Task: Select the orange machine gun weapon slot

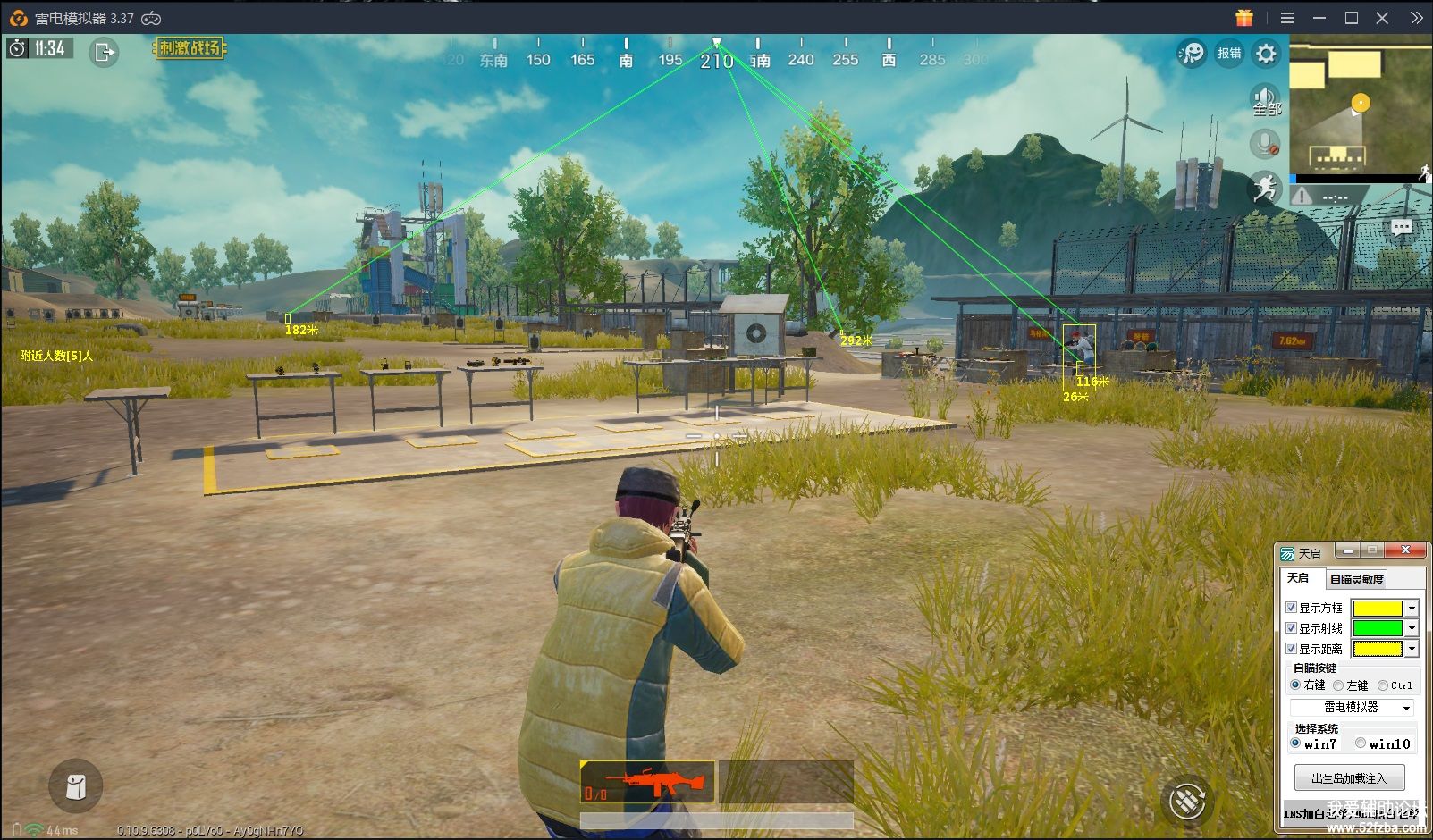Action: pyautogui.click(x=647, y=782)
